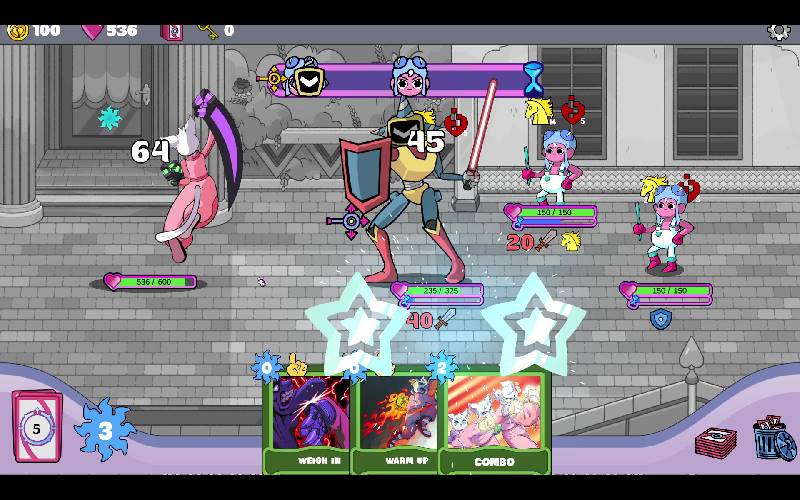View the discard pile card stack

point(716,440)
